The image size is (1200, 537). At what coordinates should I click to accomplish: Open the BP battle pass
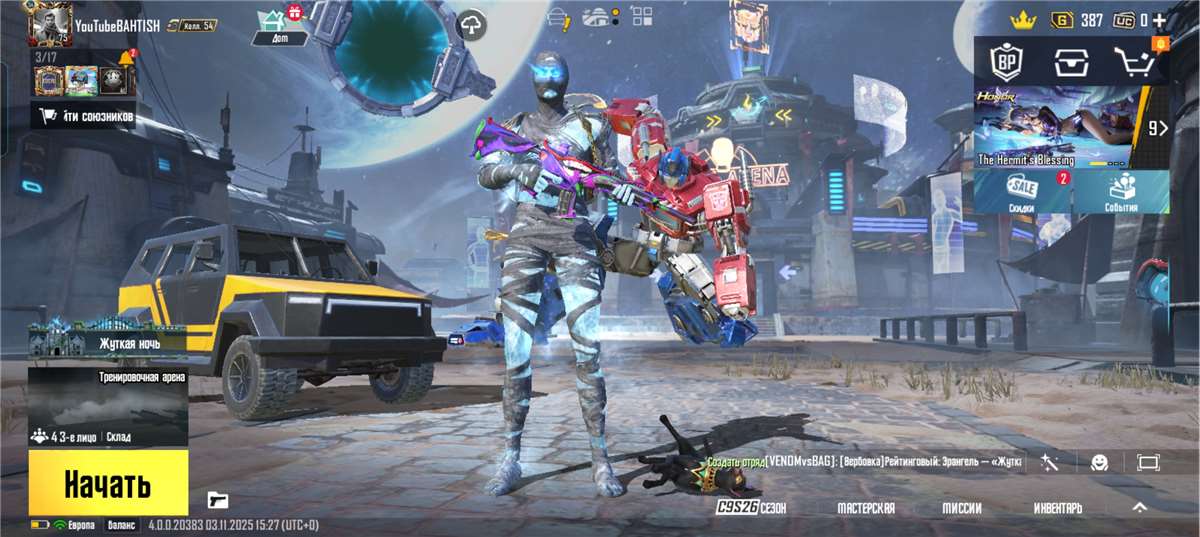tap(1003, 63)
